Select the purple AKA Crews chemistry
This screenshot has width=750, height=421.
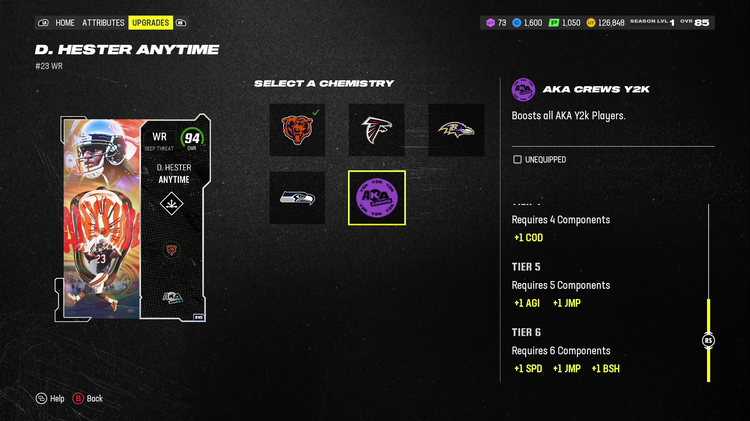[376, 197]
